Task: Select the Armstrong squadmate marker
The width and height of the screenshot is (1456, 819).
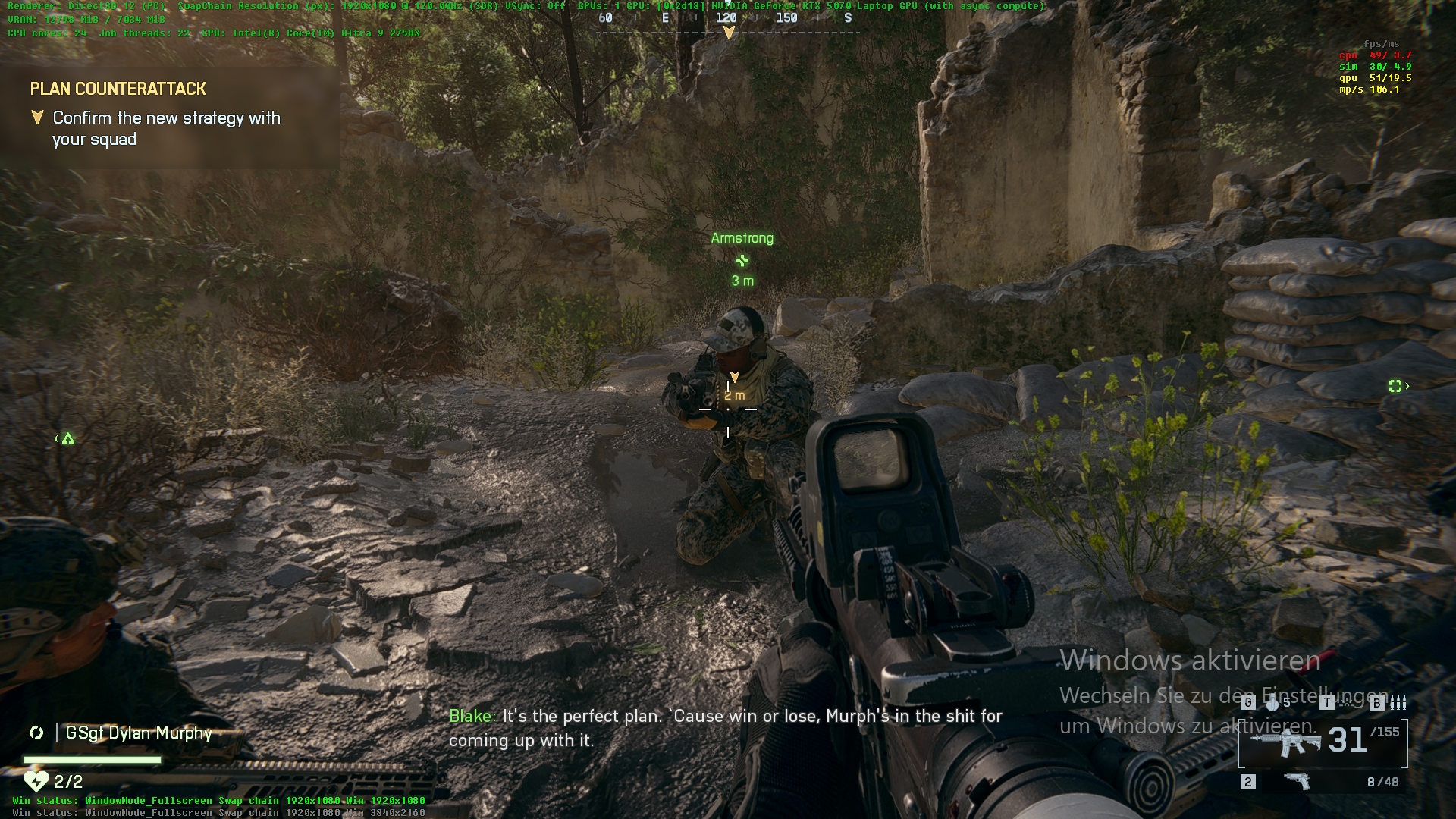Action: [x=742, y=260]
